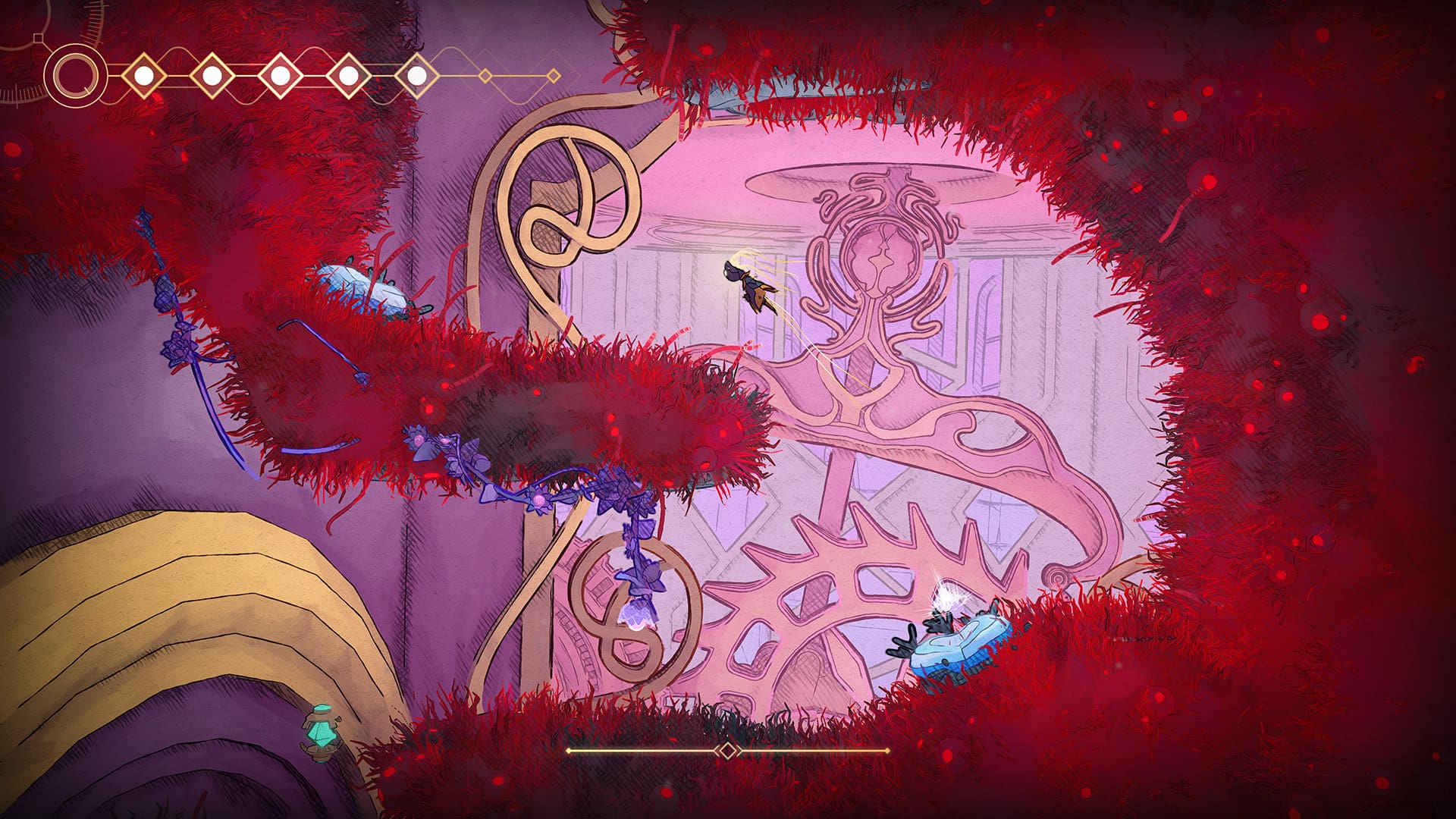
Task: Select the teal lantern by the cave entrance
Action: pyautogui.click(x=320, y=734)
